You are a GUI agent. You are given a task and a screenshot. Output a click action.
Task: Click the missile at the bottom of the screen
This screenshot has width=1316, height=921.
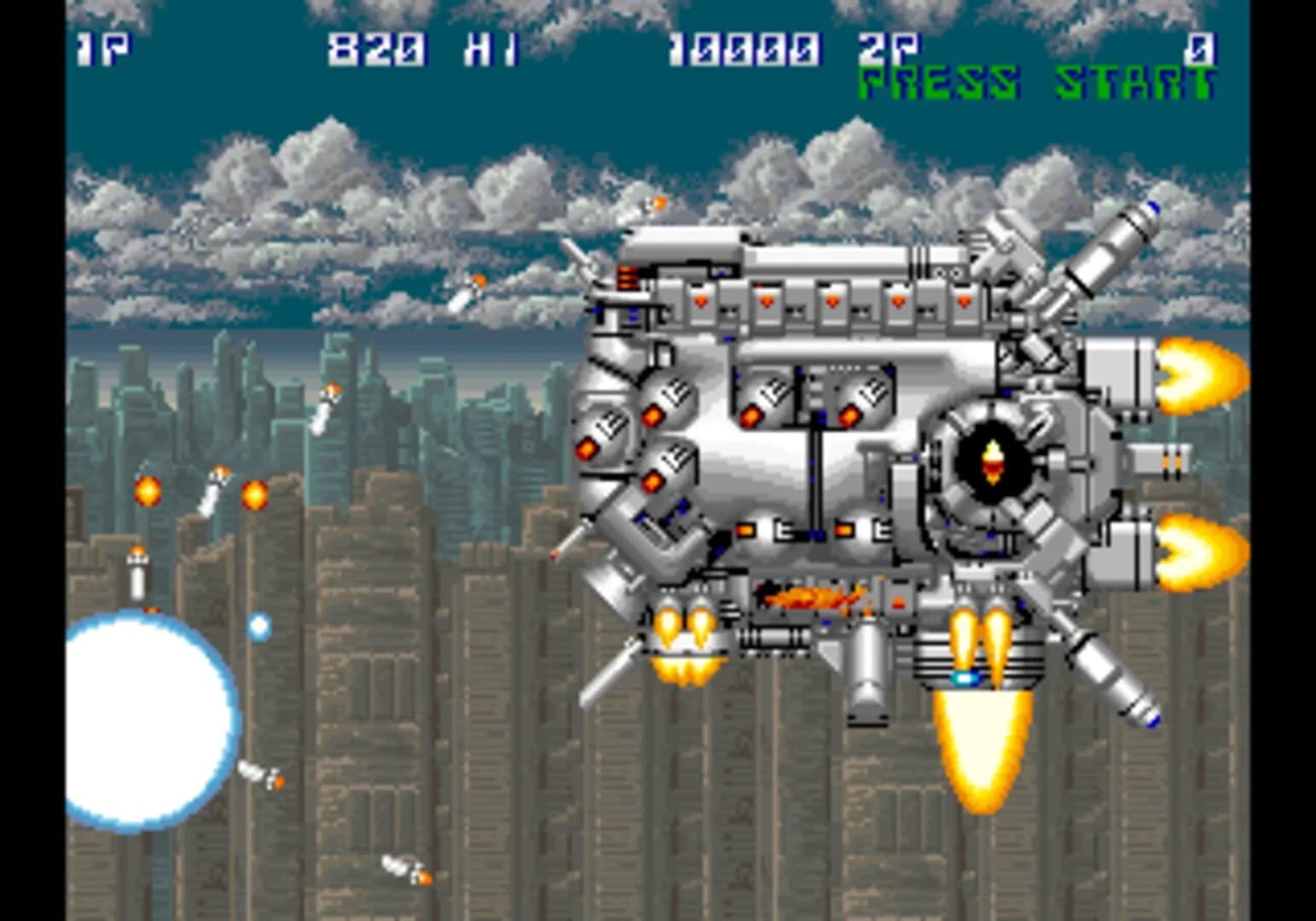401,870
